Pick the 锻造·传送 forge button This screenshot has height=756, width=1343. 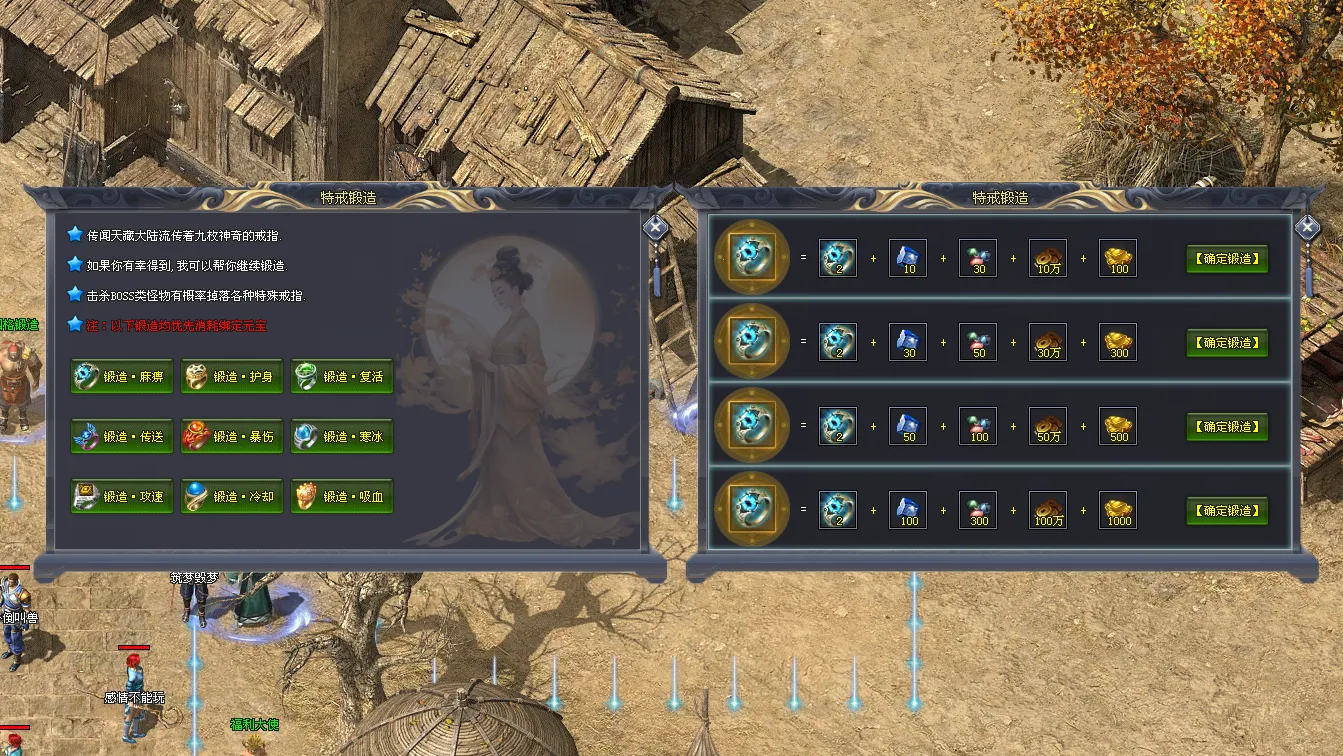coord(122,437)
